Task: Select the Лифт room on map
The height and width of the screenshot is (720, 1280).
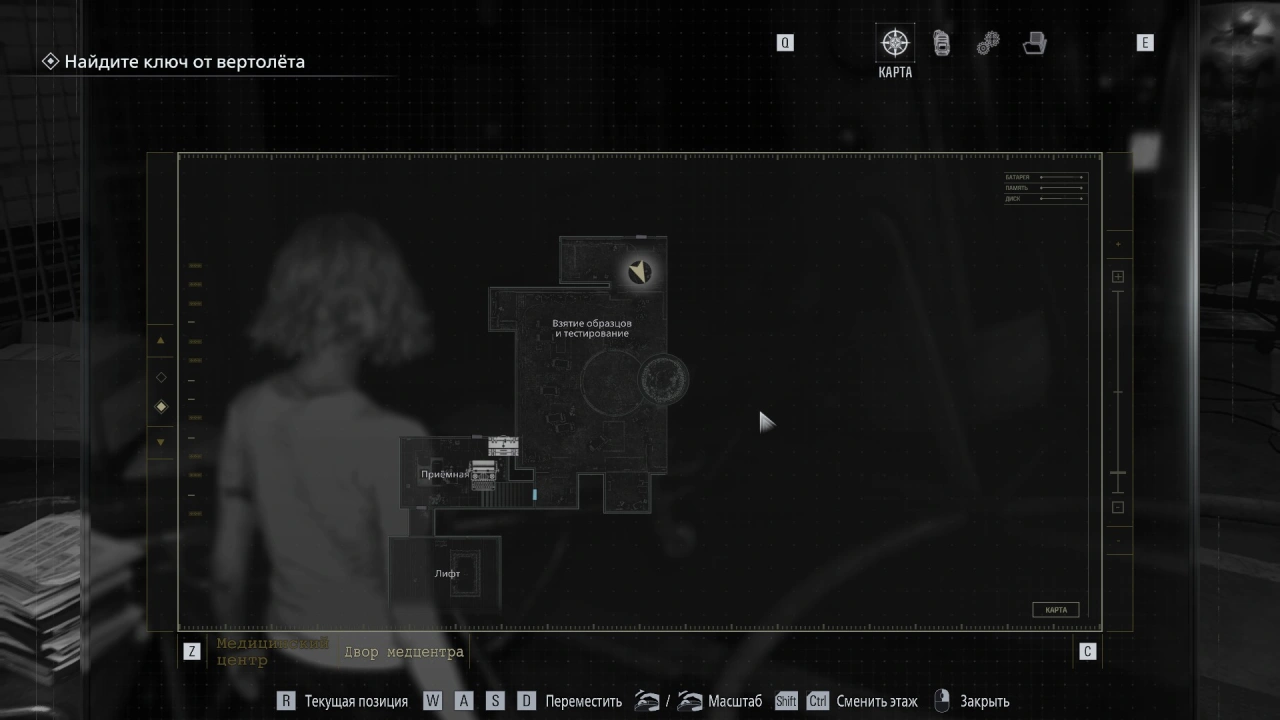Action: coord(447,574)
